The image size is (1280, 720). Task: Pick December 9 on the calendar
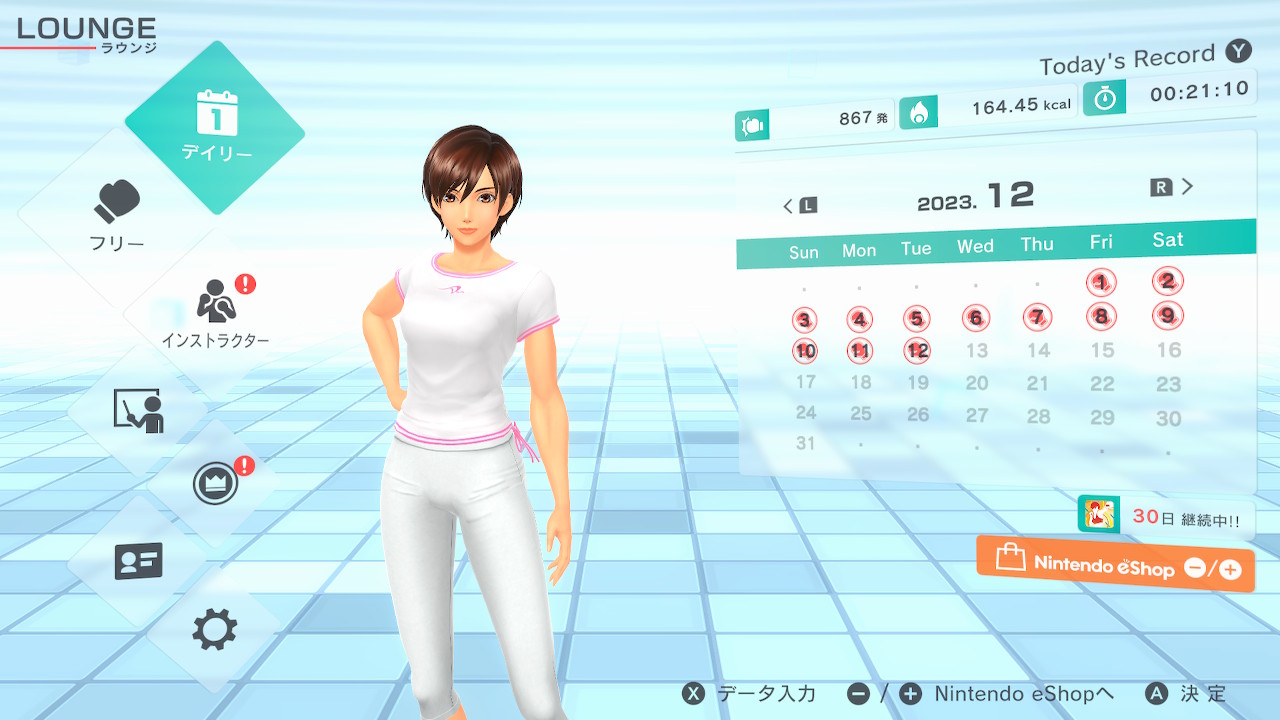1167,316
